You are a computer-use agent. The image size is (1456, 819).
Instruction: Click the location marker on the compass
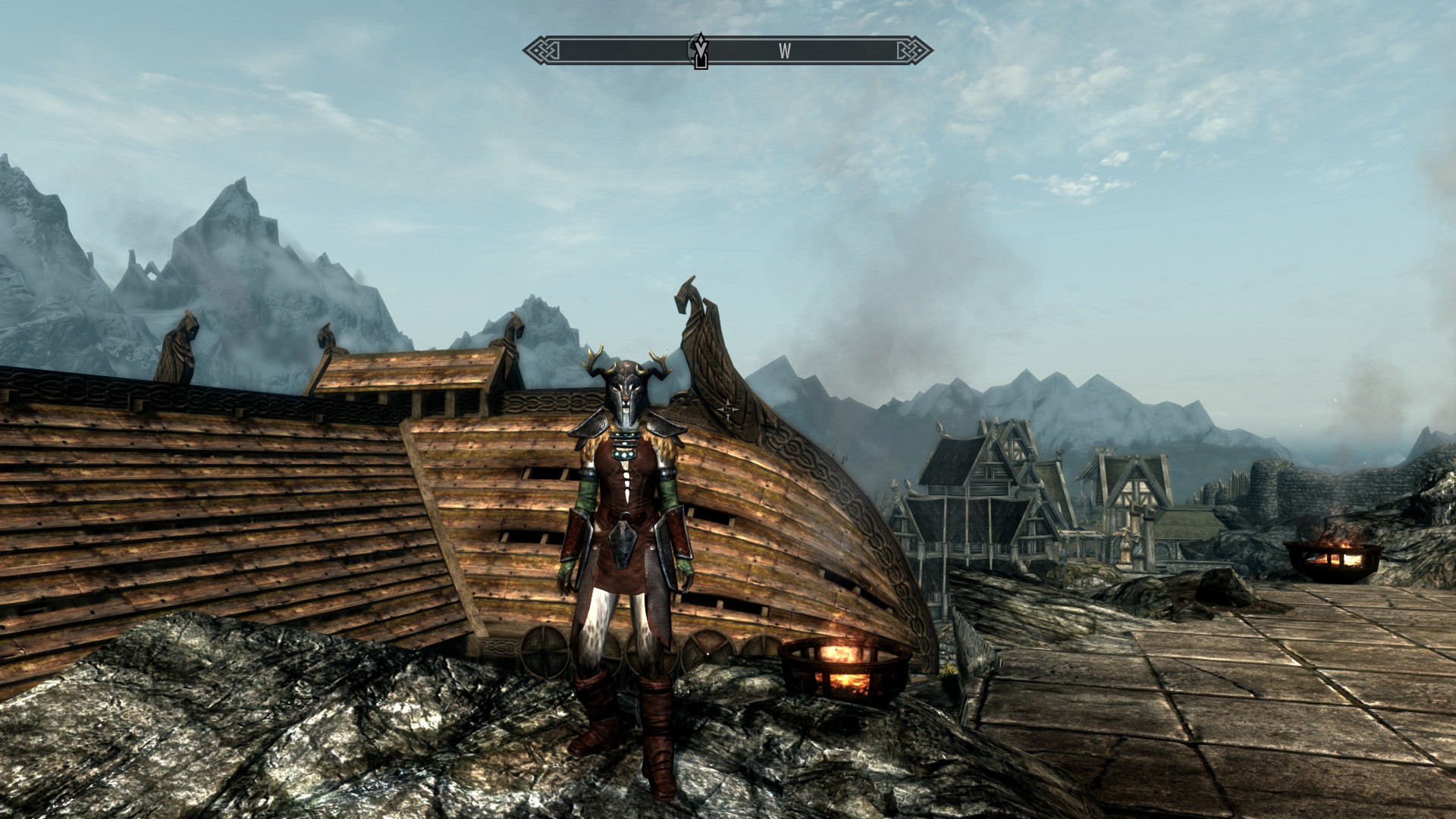click(x=701, y=52)
